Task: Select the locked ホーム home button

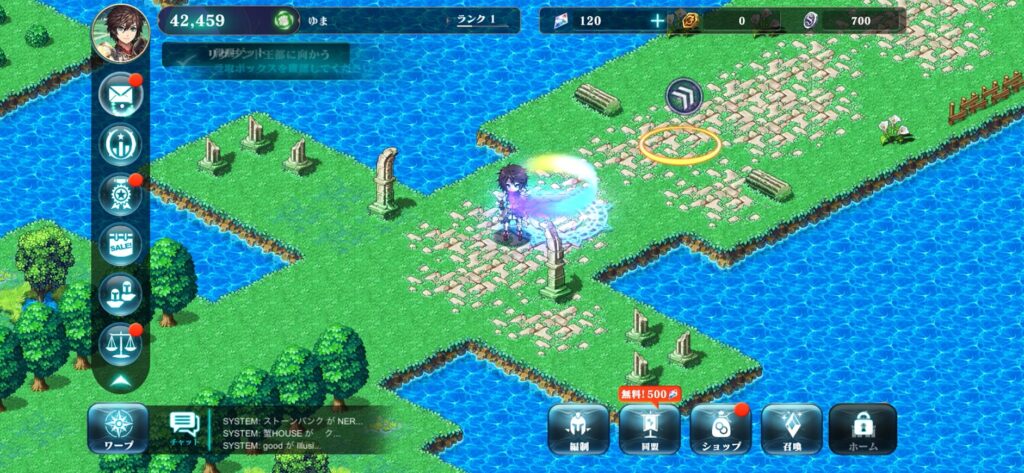Action: (x=862, y=430)
